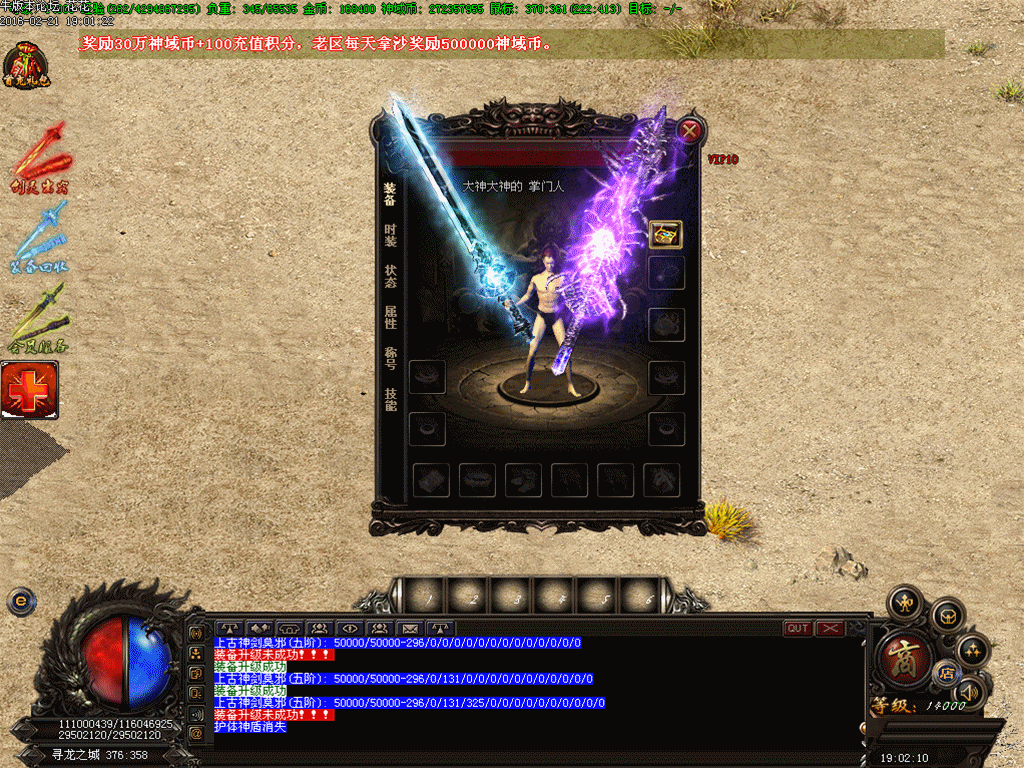1024x768 pixels.
Task: Open the 状态 (status) tab
Action: [390, 276]
